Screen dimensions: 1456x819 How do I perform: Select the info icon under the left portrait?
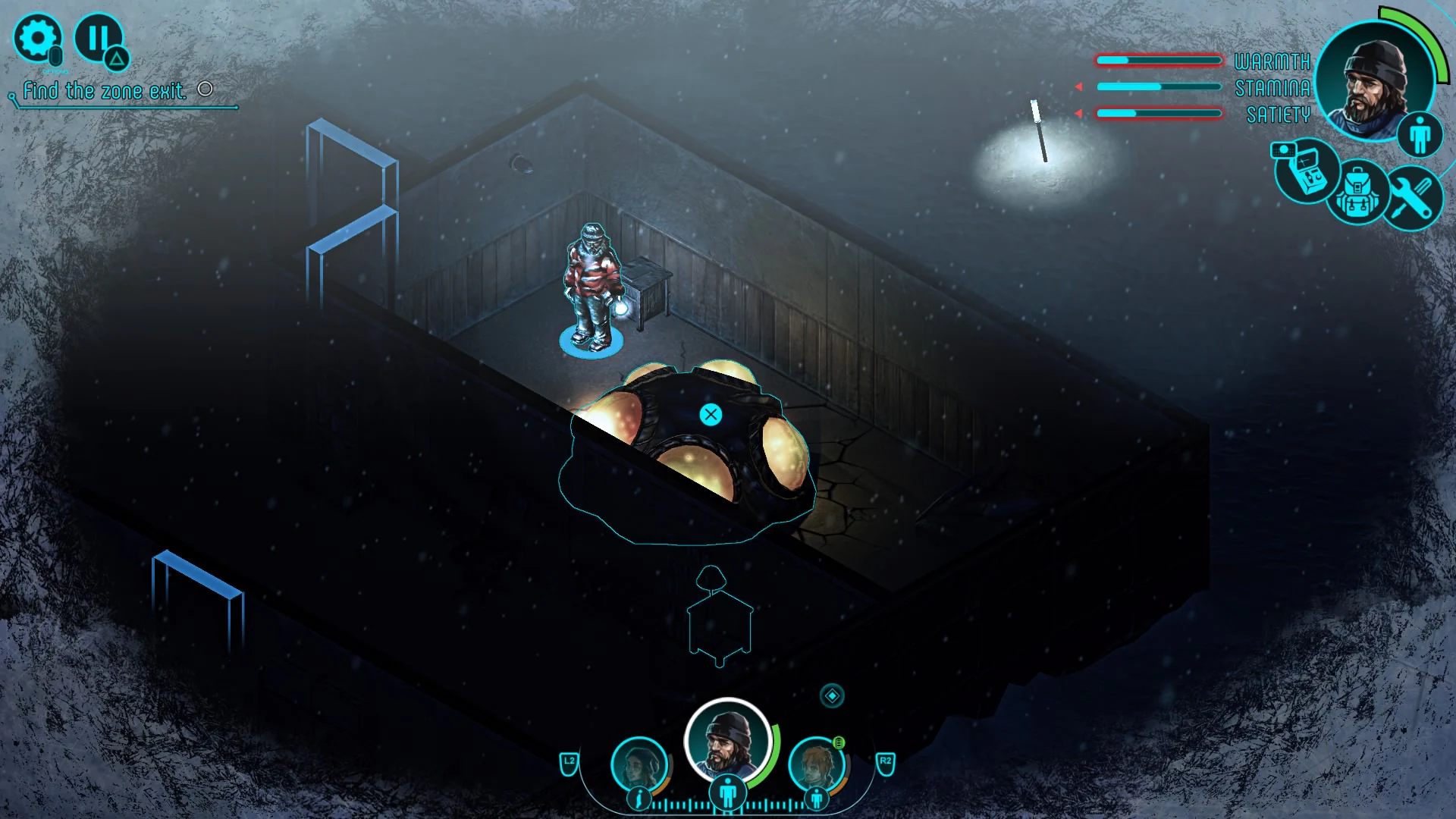click(x=638, y=798)
